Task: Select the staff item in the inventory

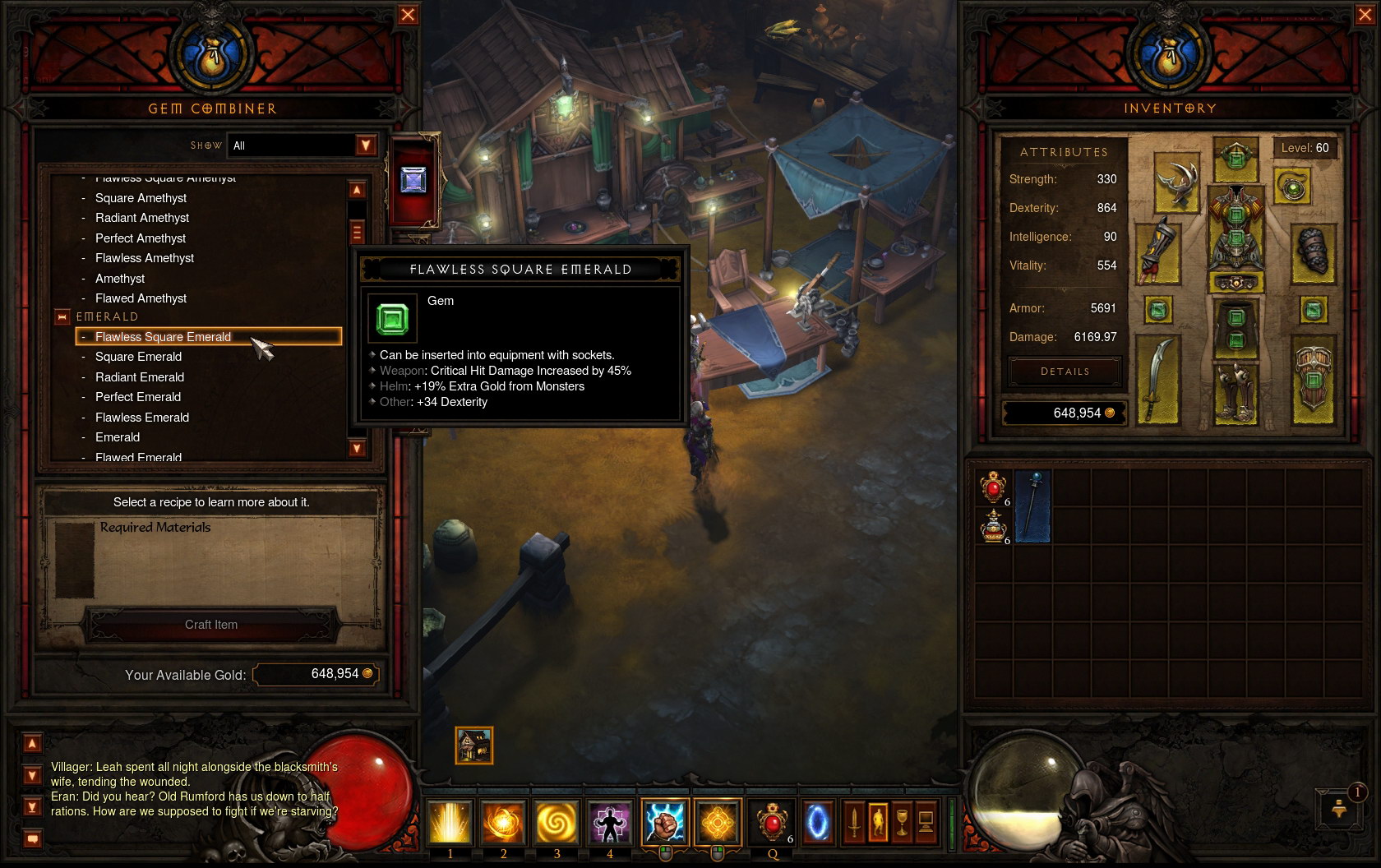Action: pos(1032,506)
